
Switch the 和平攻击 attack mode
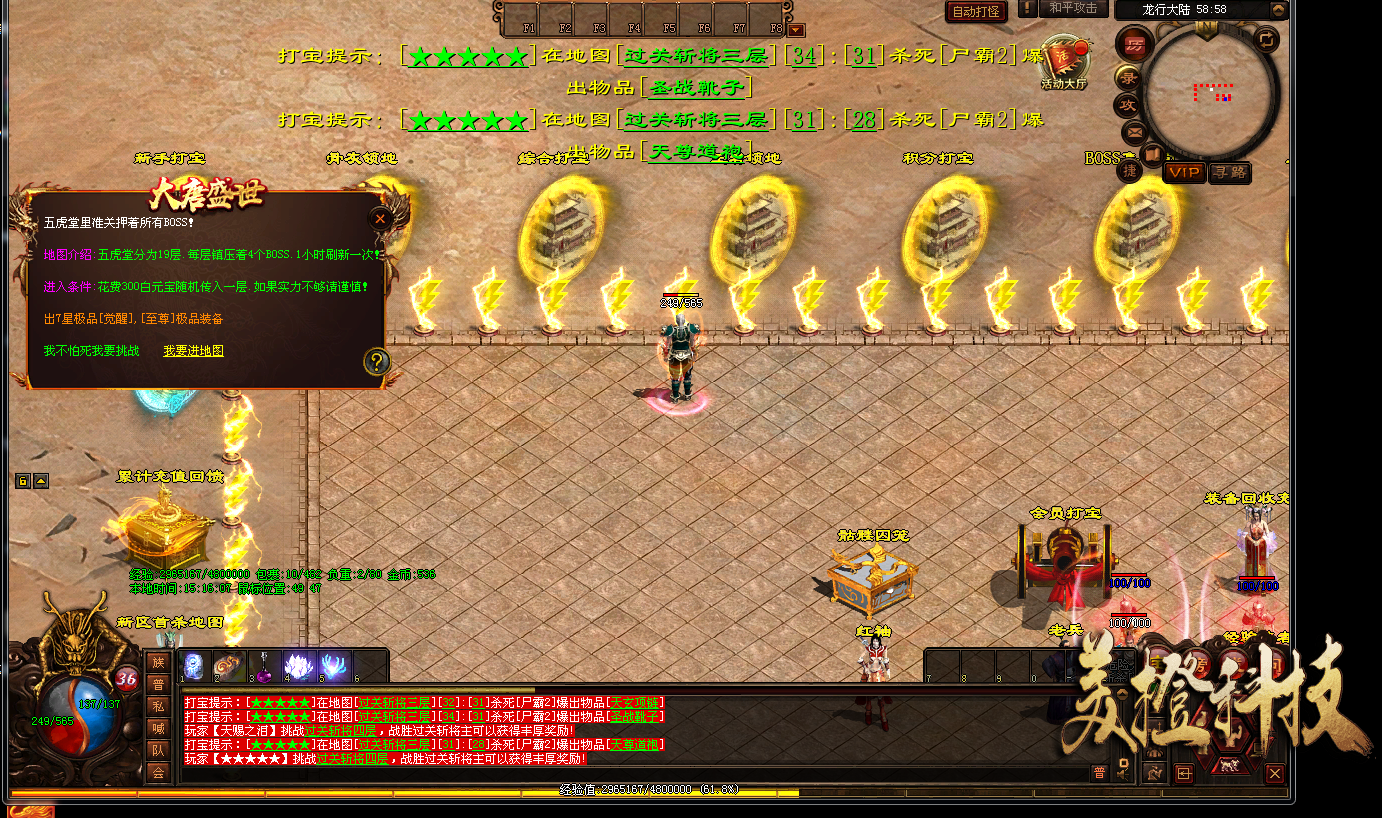(1073, 9)
